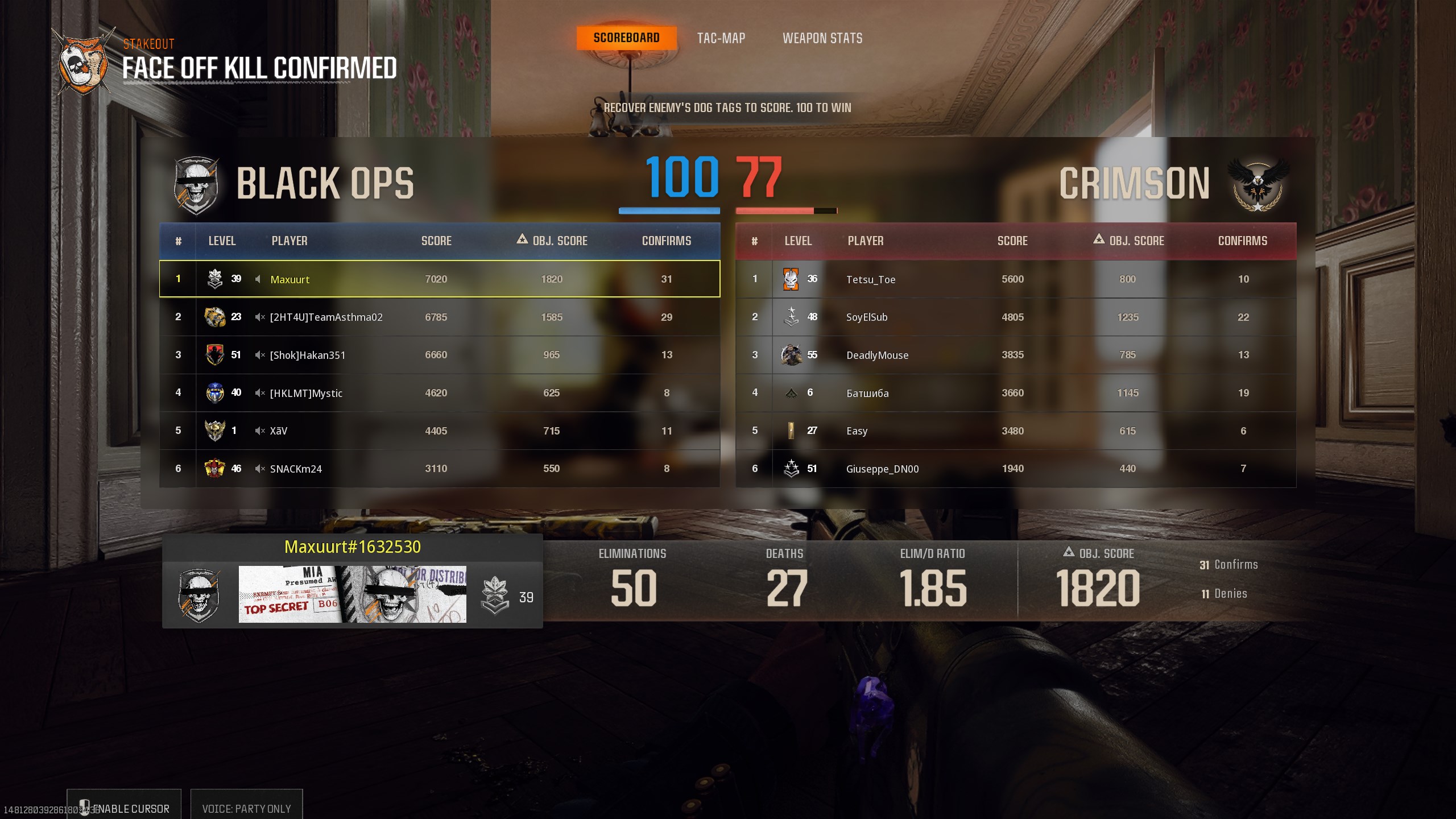The image size is (1456, 819).
Task: Select SNACKm24 in the Black Ops list
Action: pos(439,469)
